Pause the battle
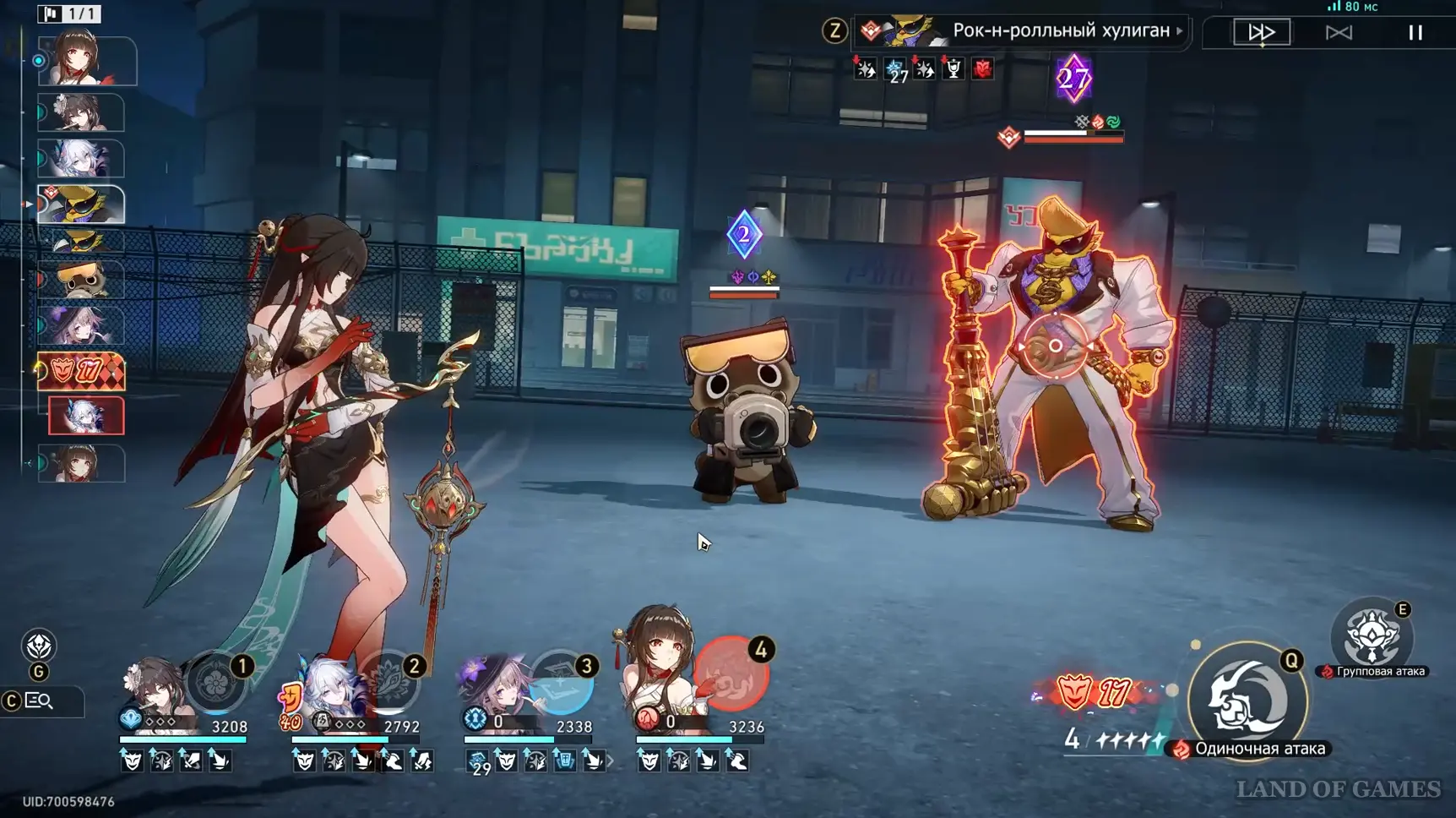The height and width of the screenshot is (818, 1456). click(1415, 32)
